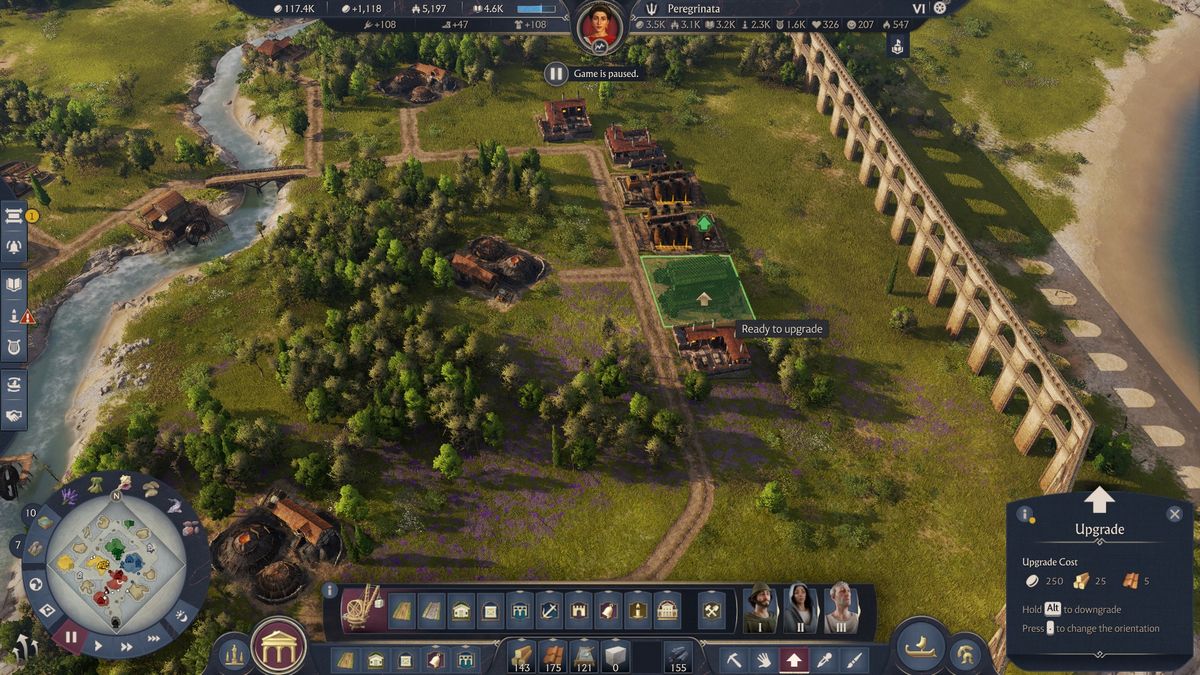
Task: Set game speed to fastest (triple arrows)
Action: tap(155, 637)
